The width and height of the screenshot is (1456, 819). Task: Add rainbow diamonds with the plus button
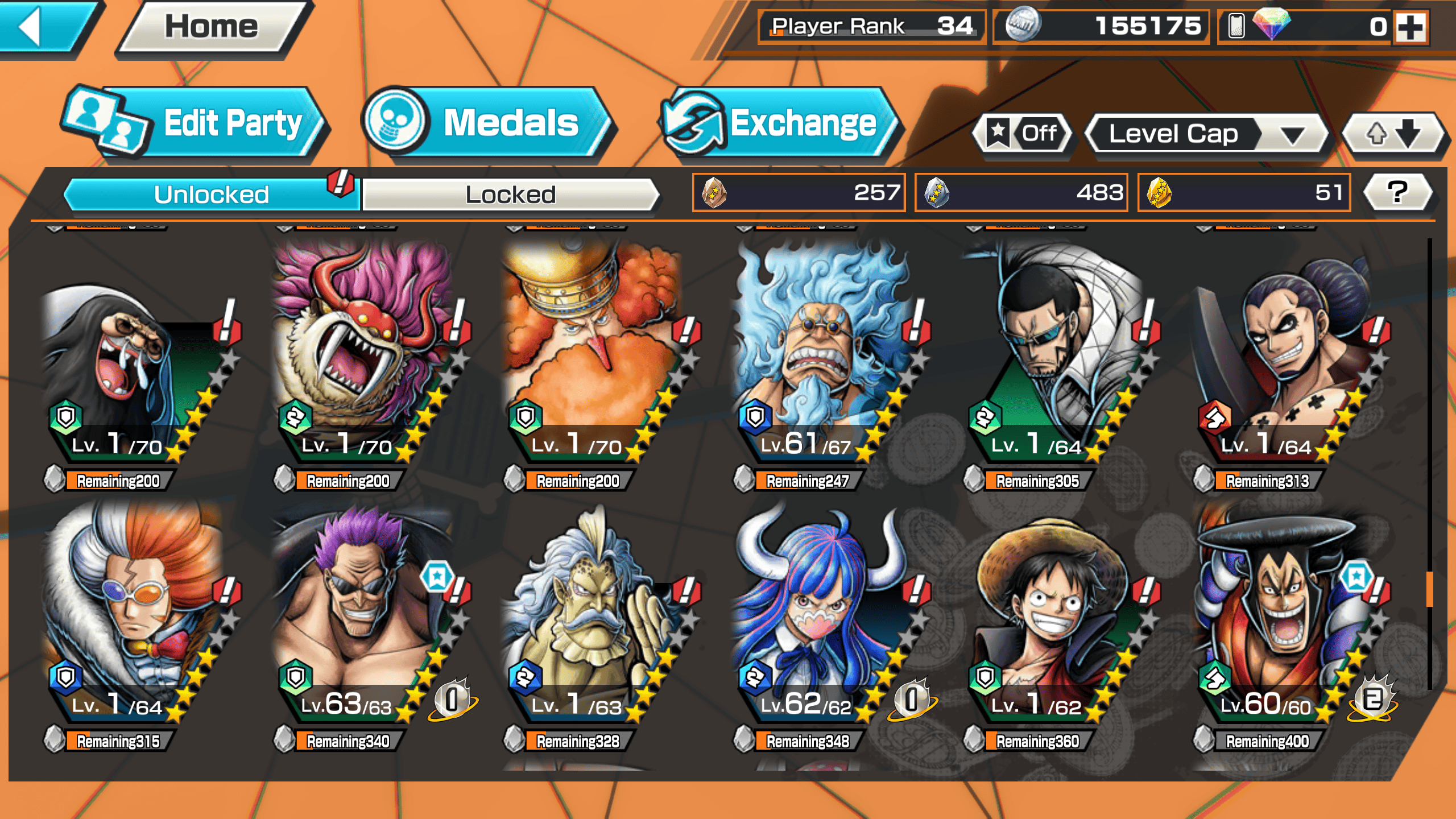1411,27
